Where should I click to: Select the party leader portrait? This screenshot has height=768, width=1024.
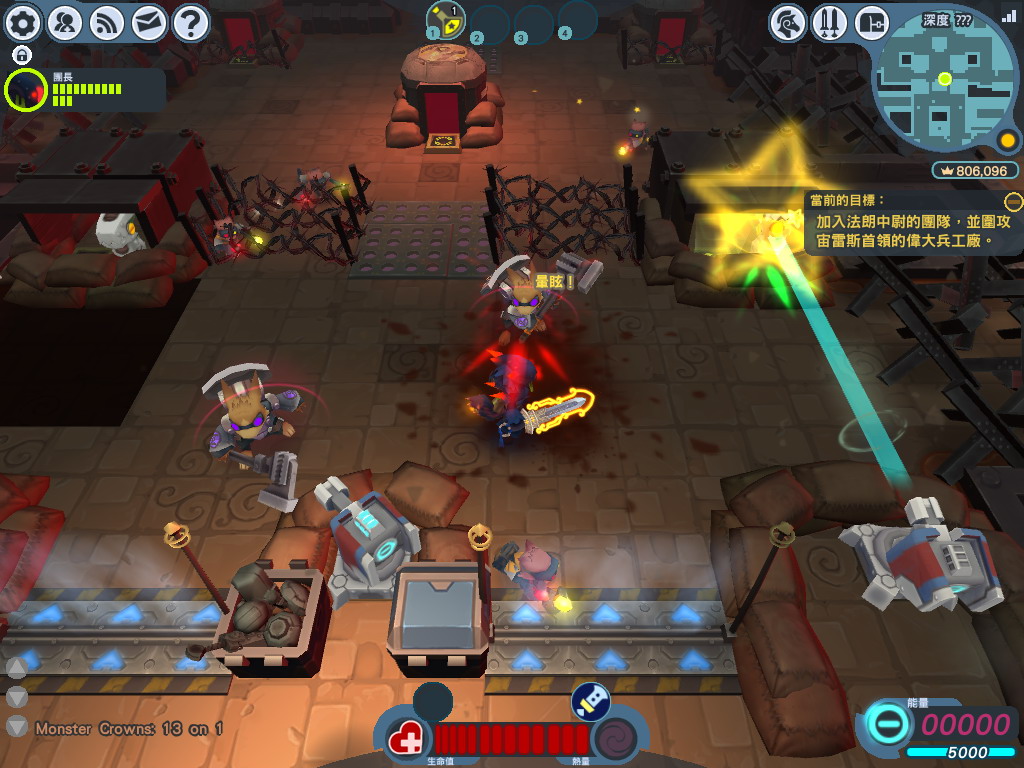click(25, 90)
